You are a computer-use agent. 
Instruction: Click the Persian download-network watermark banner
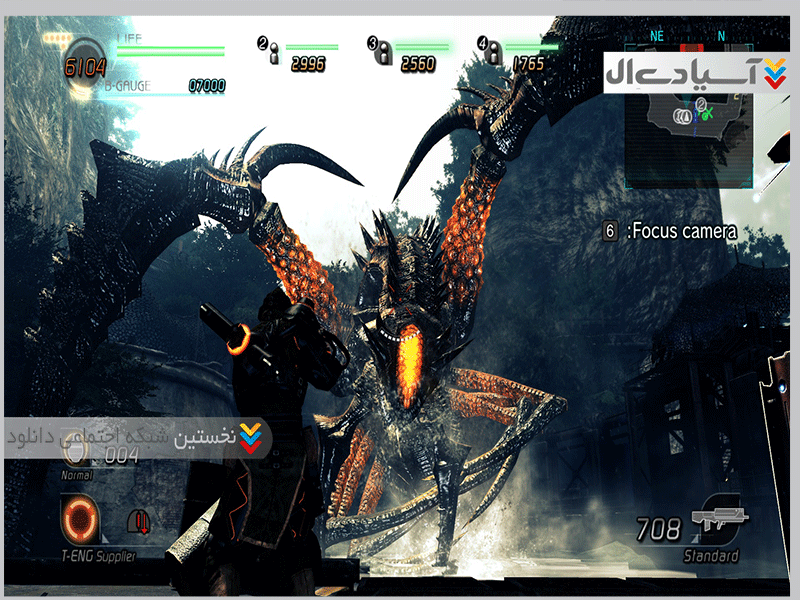(x=137, y=438)
